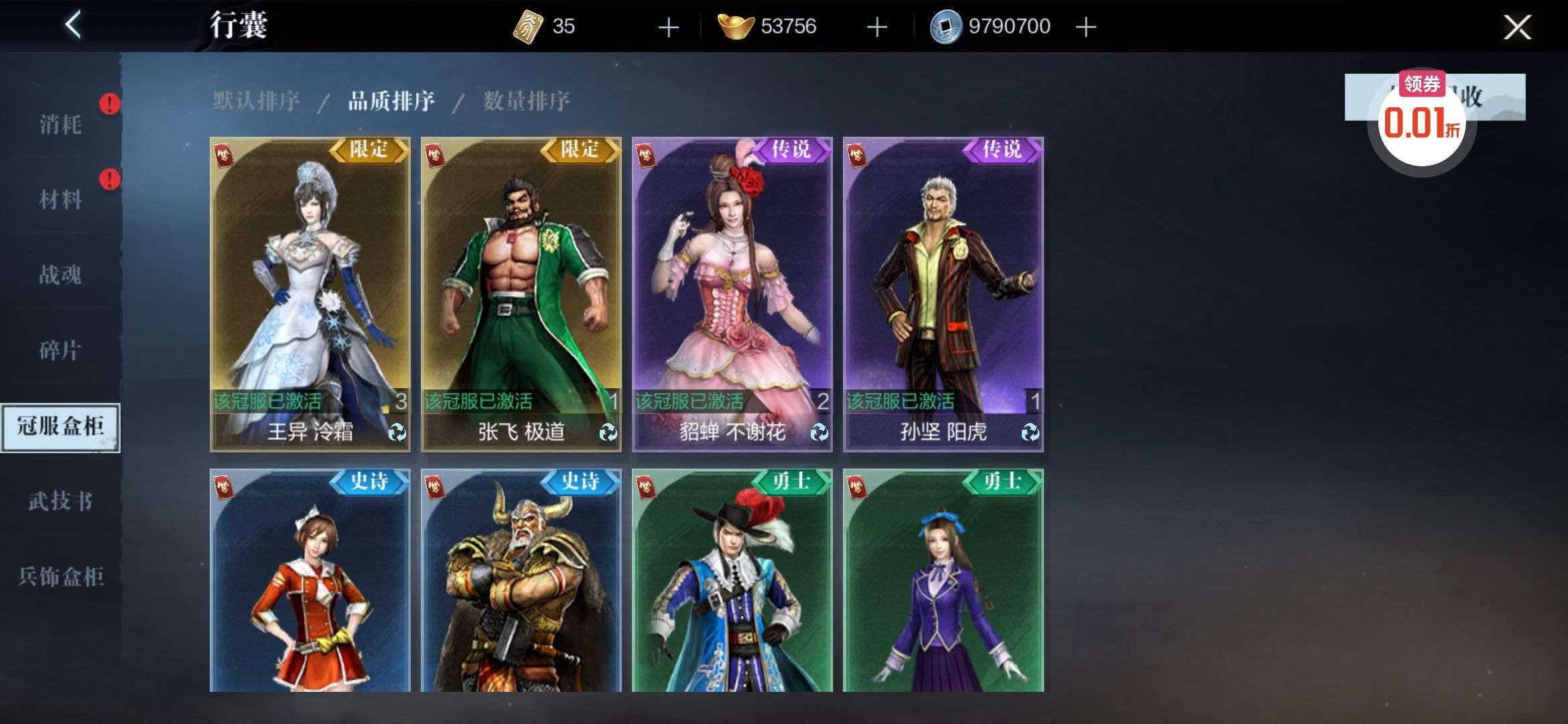Pick the 孙坚 阳虎 costume card
Screen dimensions: 1568x724
point(943,294)
